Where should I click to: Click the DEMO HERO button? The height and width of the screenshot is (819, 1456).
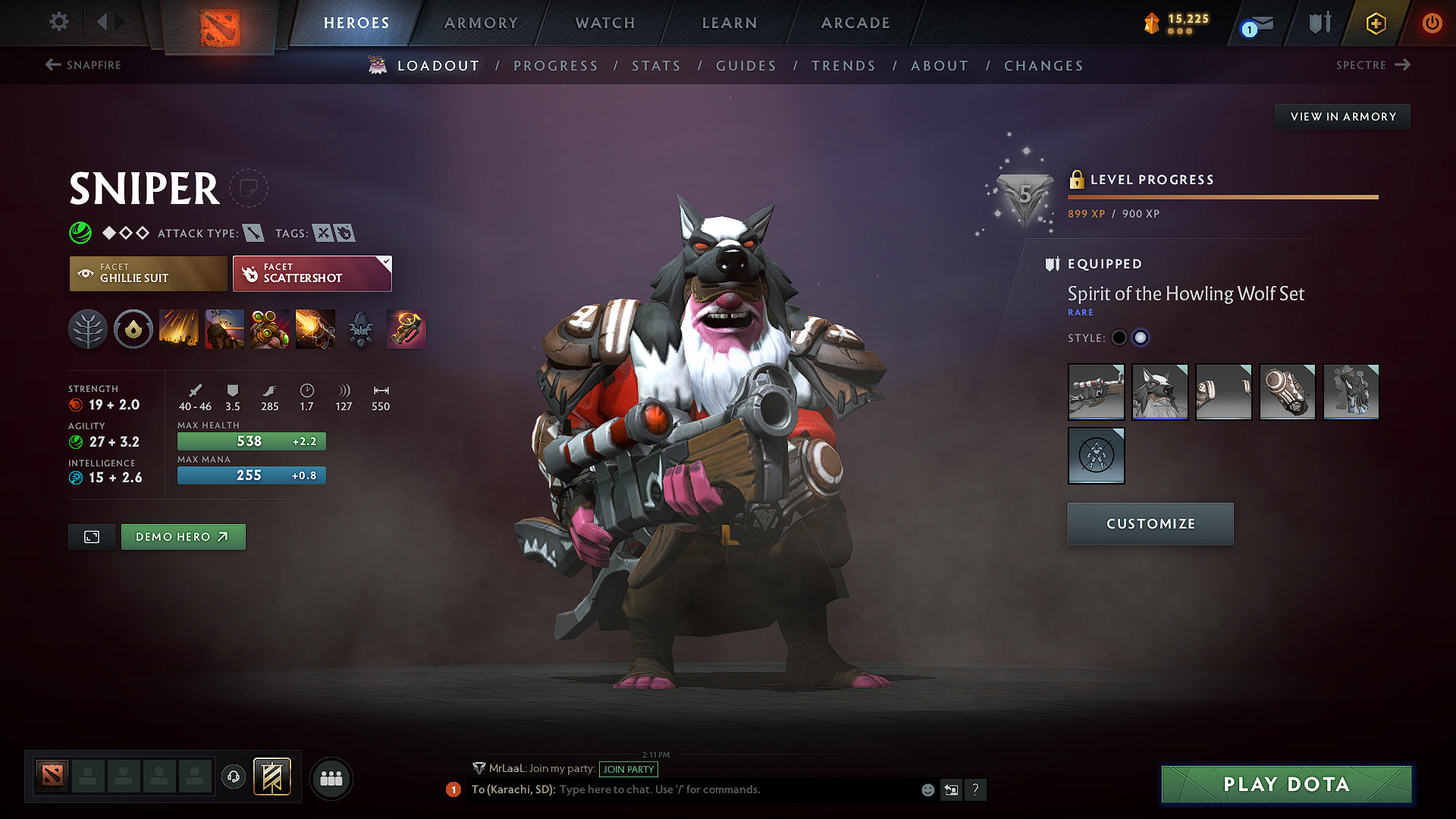coord(183,536)
